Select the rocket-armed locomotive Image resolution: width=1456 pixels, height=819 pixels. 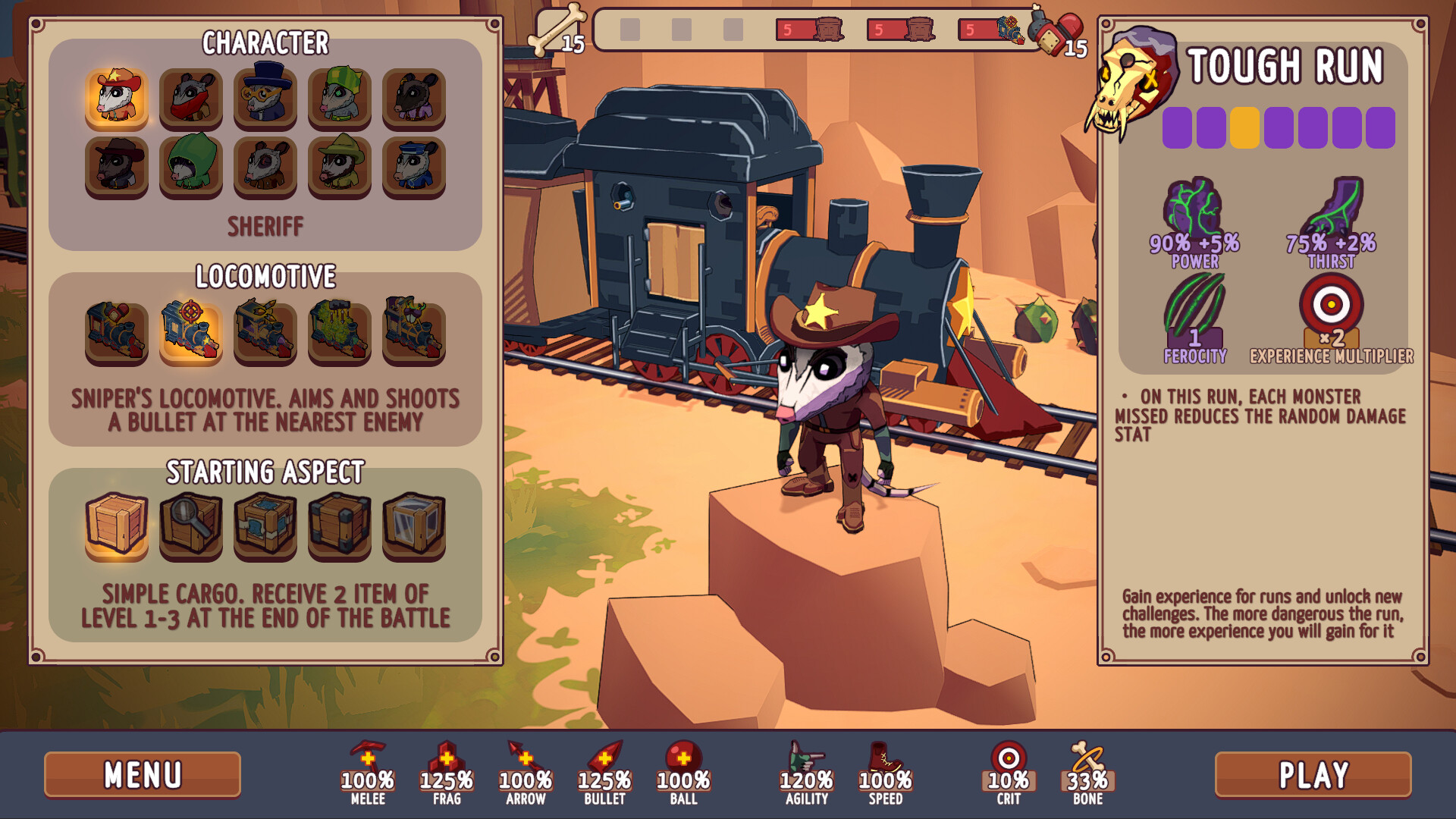point(265,331)
